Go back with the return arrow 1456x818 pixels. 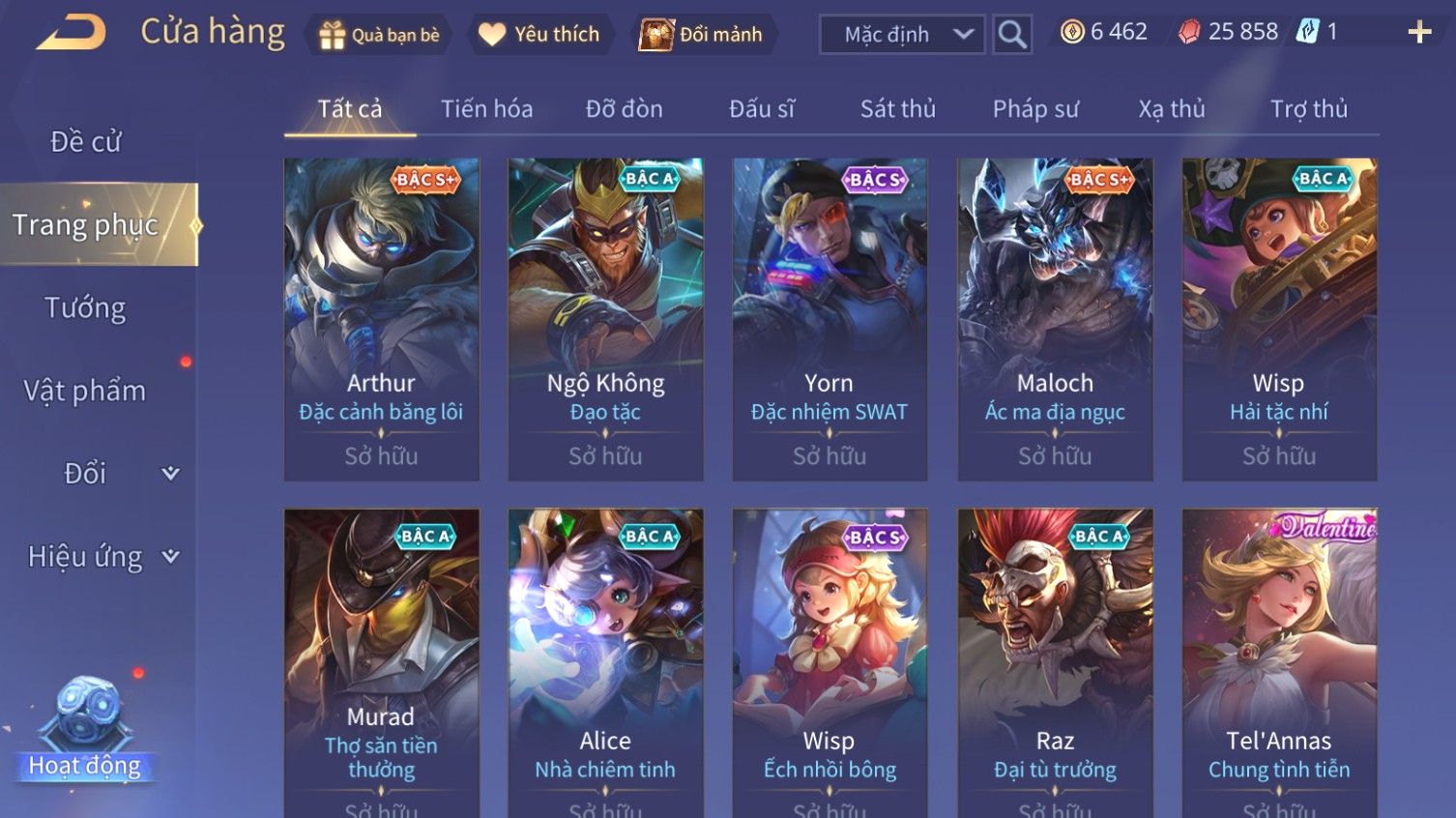point(71,34)
